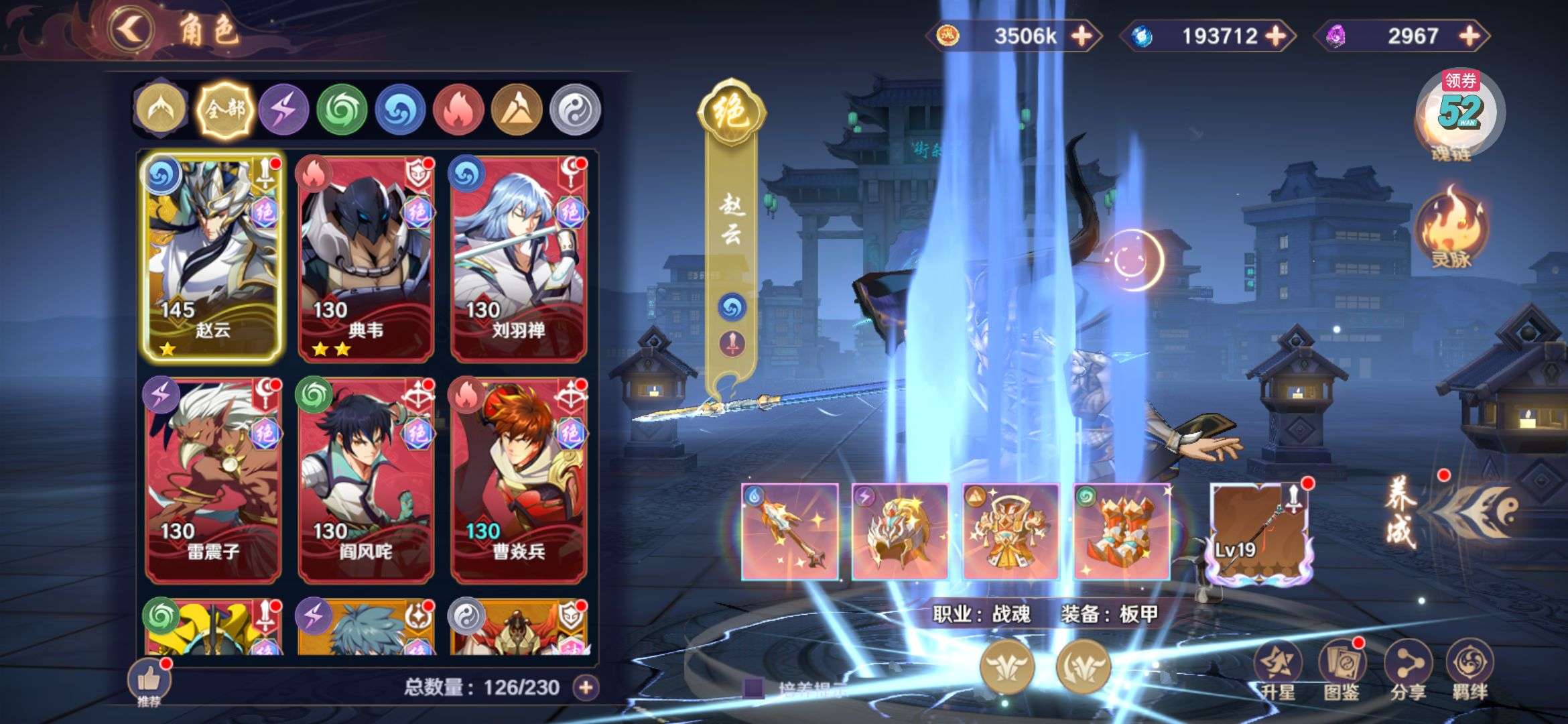Open the 推荐 thumbs-up recommendations
1568x724 pixels.
tap(149, 681)
